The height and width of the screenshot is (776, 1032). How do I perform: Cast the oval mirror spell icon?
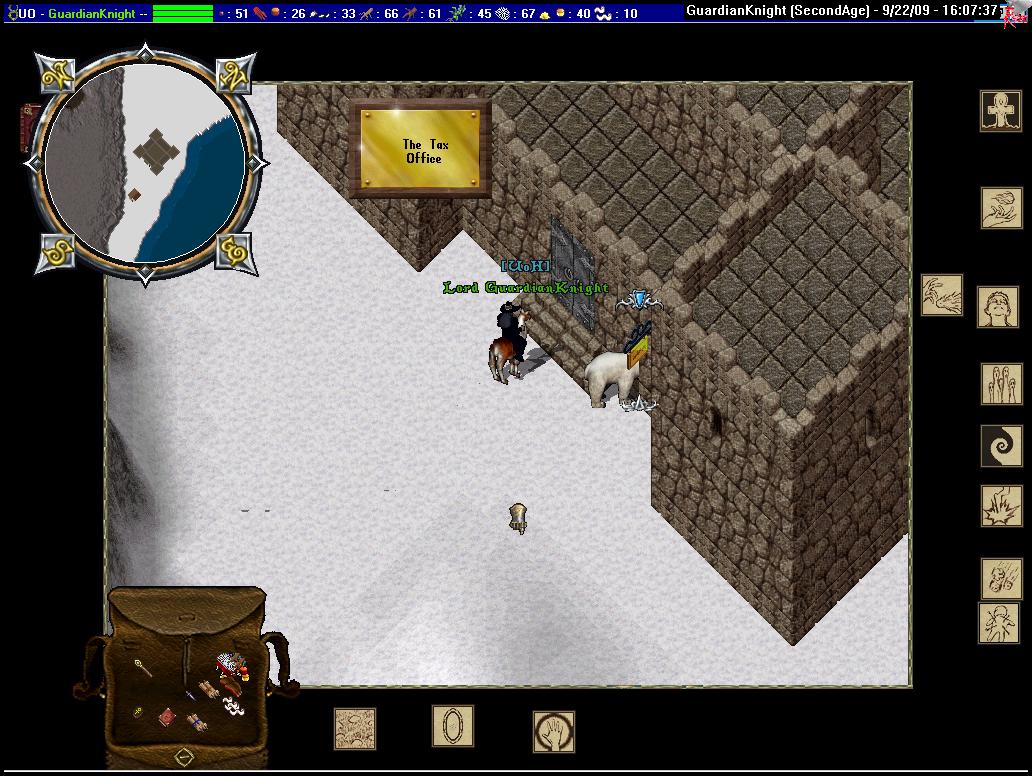click(452, 726)
